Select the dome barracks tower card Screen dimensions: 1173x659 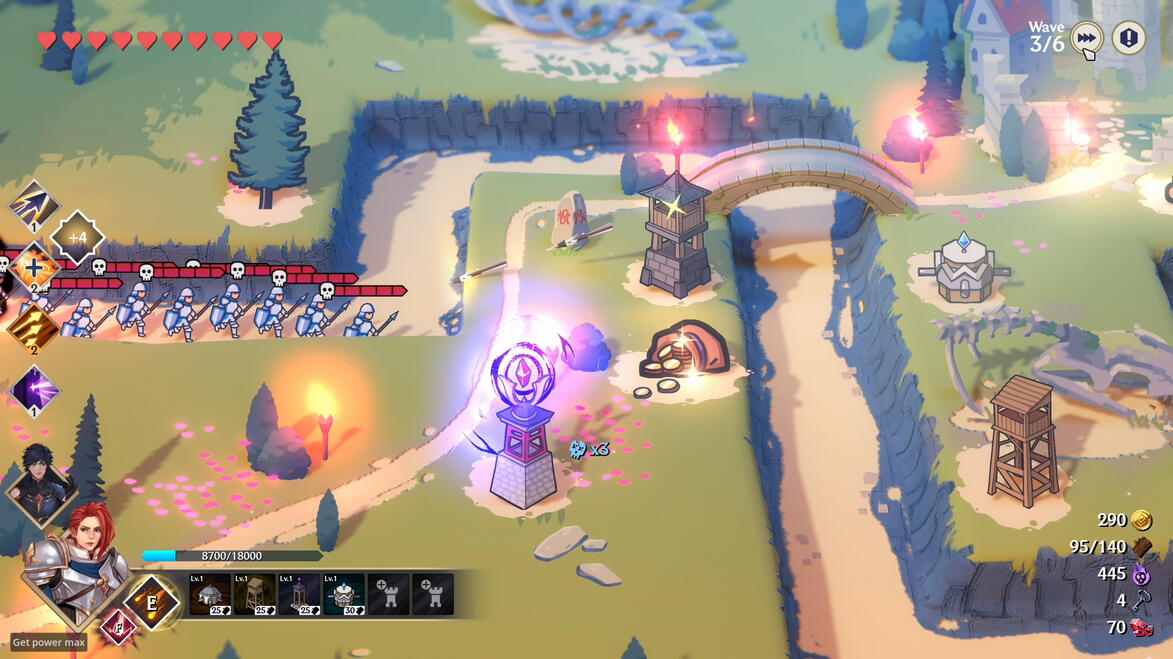[210, 594]
